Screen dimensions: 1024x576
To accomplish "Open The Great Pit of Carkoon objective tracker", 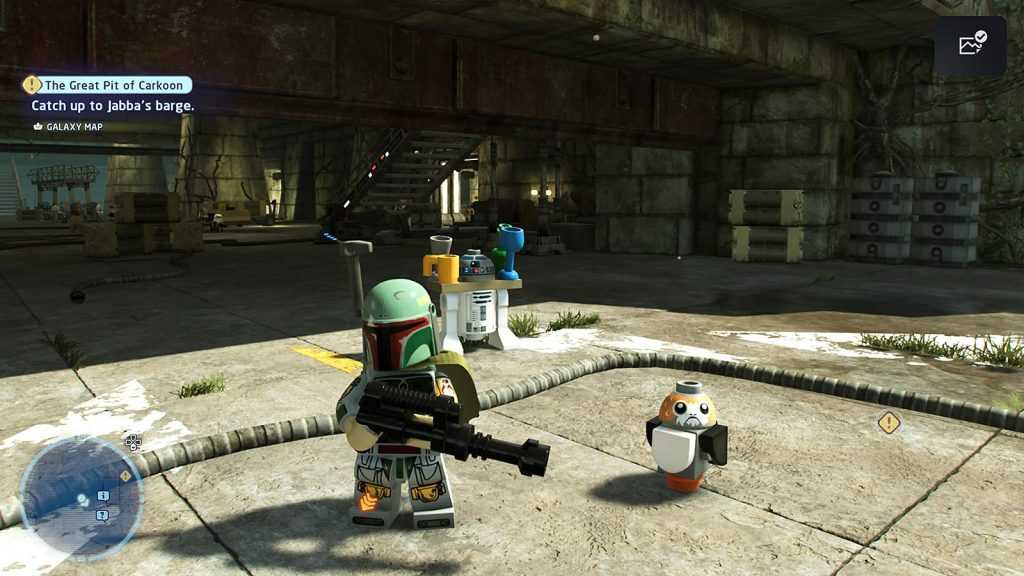I will (x=108, y=86).
